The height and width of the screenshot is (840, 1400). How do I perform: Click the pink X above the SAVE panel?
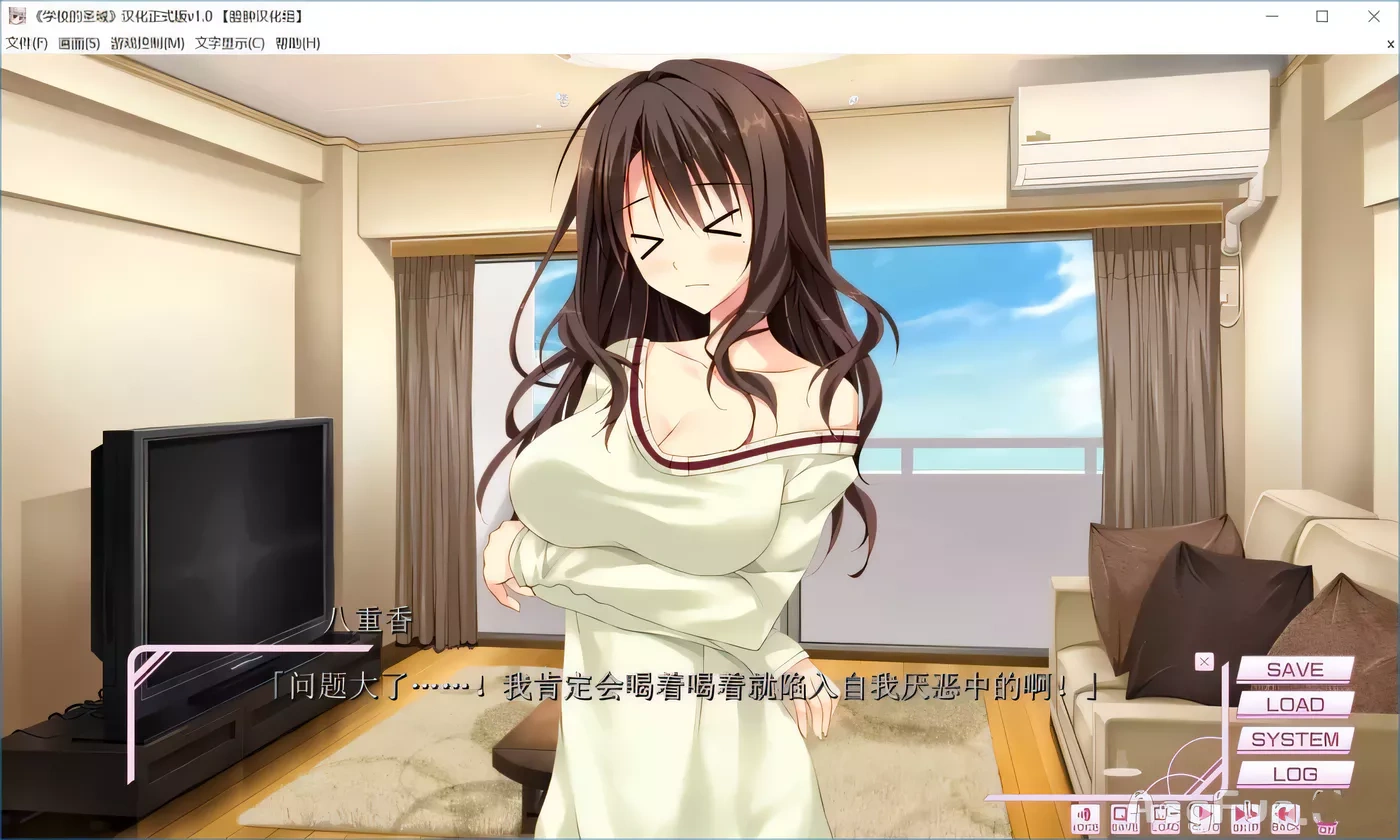(x=1203, y=661)
